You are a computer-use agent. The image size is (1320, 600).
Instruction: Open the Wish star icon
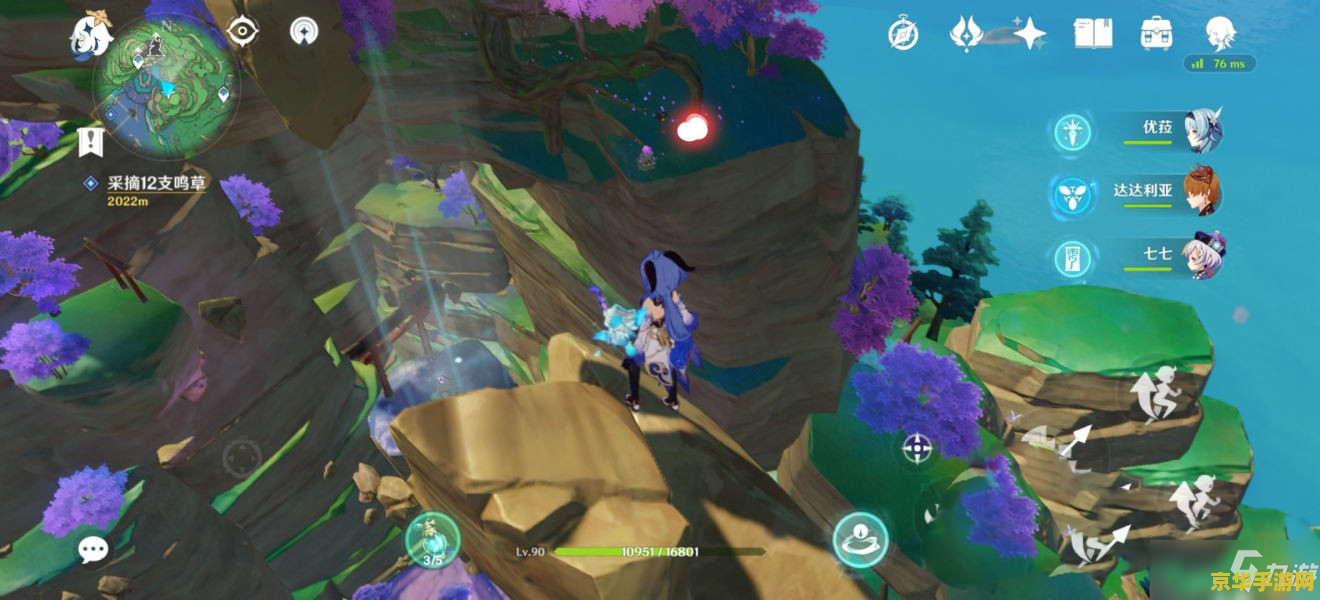point(1028,34)
